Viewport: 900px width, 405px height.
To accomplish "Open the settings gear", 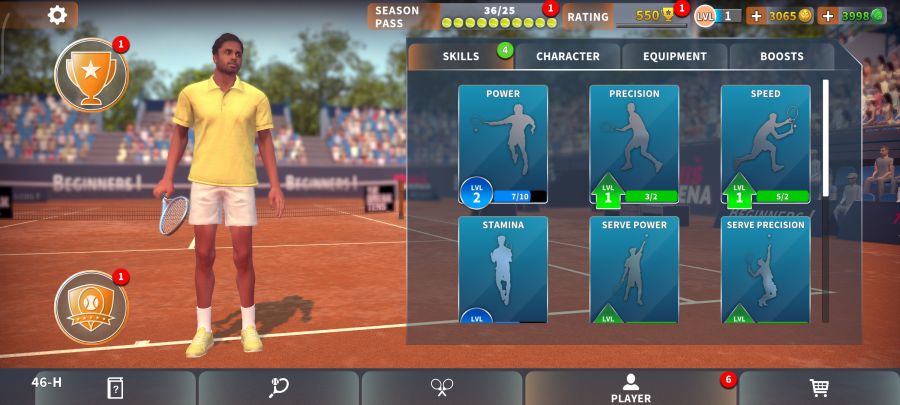I will (x=58, y=15).
